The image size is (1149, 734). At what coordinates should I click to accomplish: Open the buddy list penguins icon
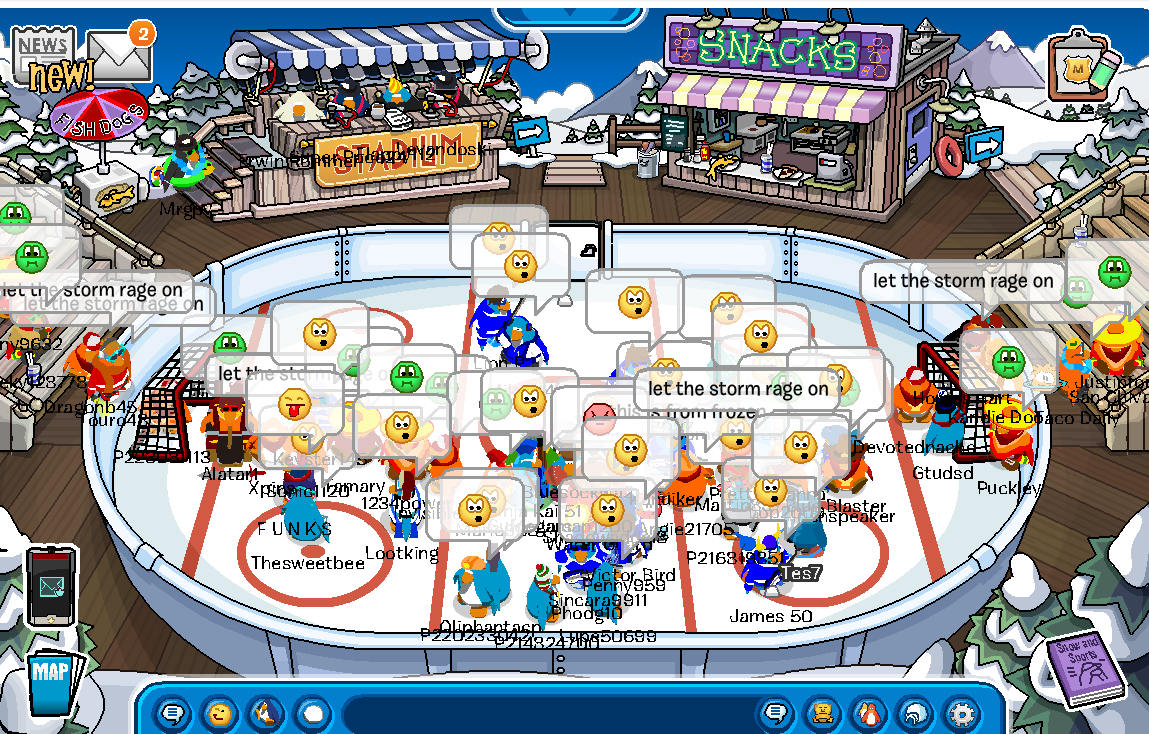[869, 714]
